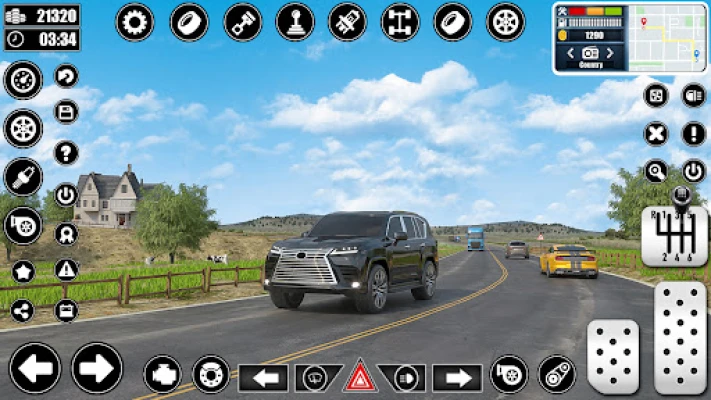The height and width of the screenshot is (400, 711).
Task: Click the undo arrow reset button
Action: 67,76
